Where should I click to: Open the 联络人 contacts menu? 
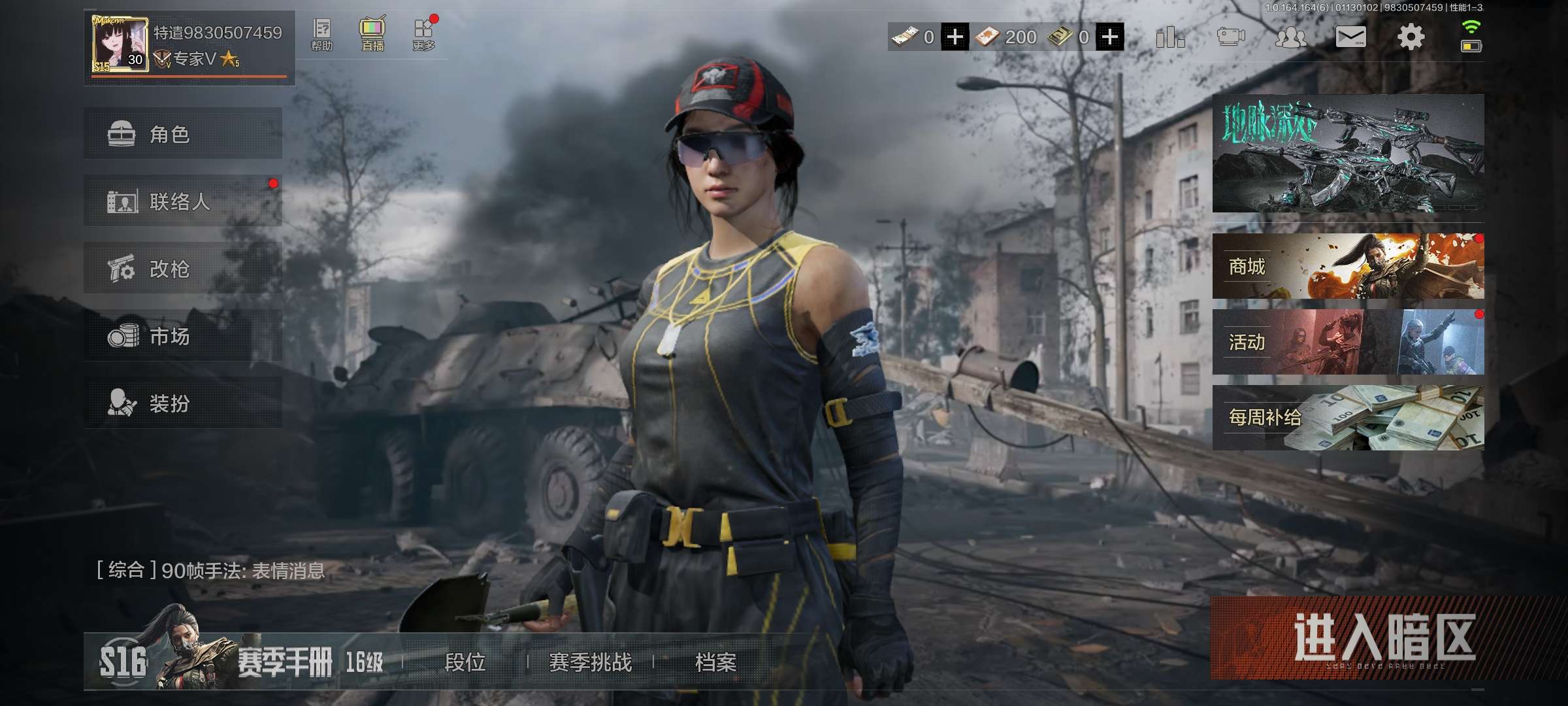click(182, 201)
